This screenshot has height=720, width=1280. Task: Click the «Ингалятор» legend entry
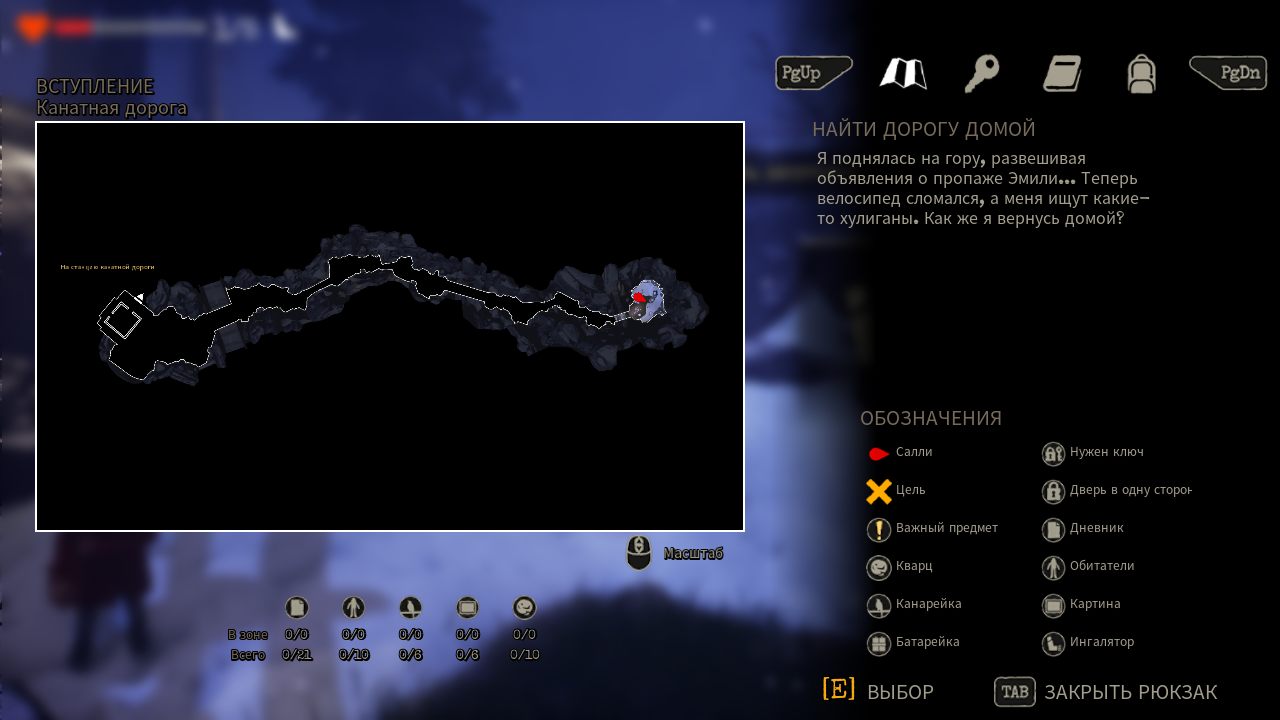click(1088, 642)
